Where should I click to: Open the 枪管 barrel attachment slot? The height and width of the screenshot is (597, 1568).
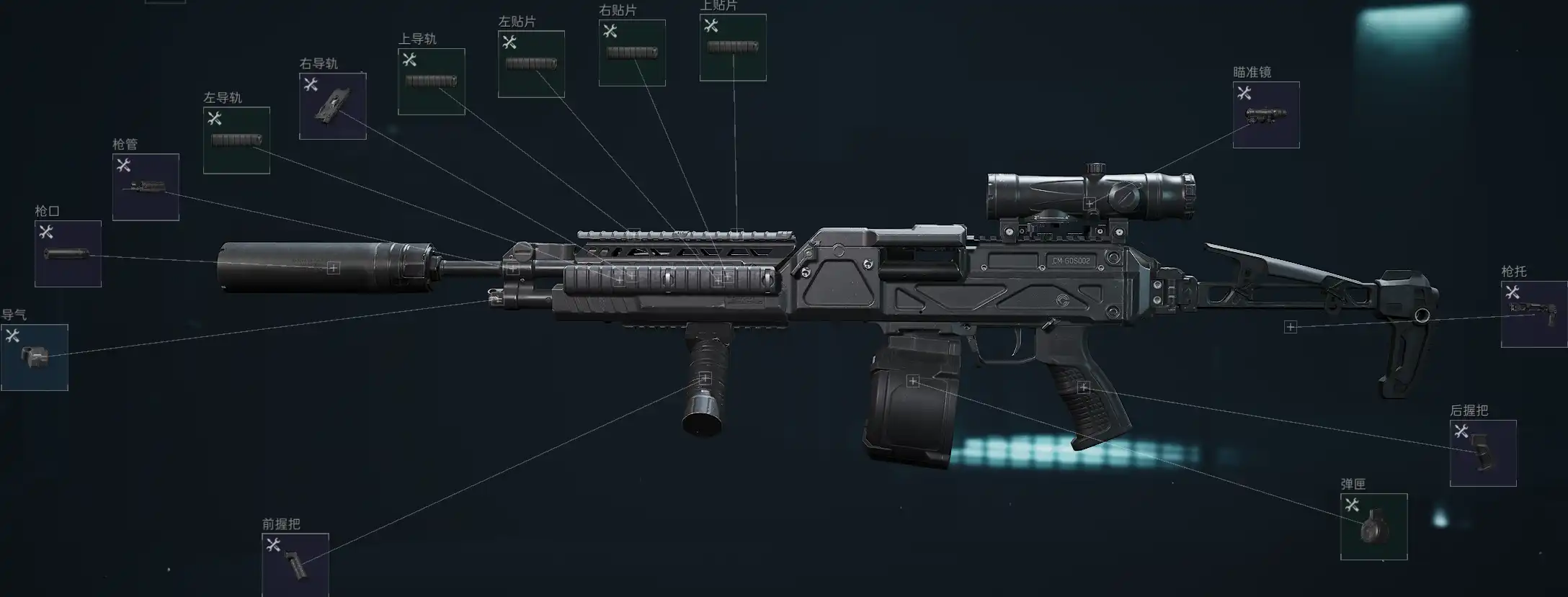(x=146, y=187)
